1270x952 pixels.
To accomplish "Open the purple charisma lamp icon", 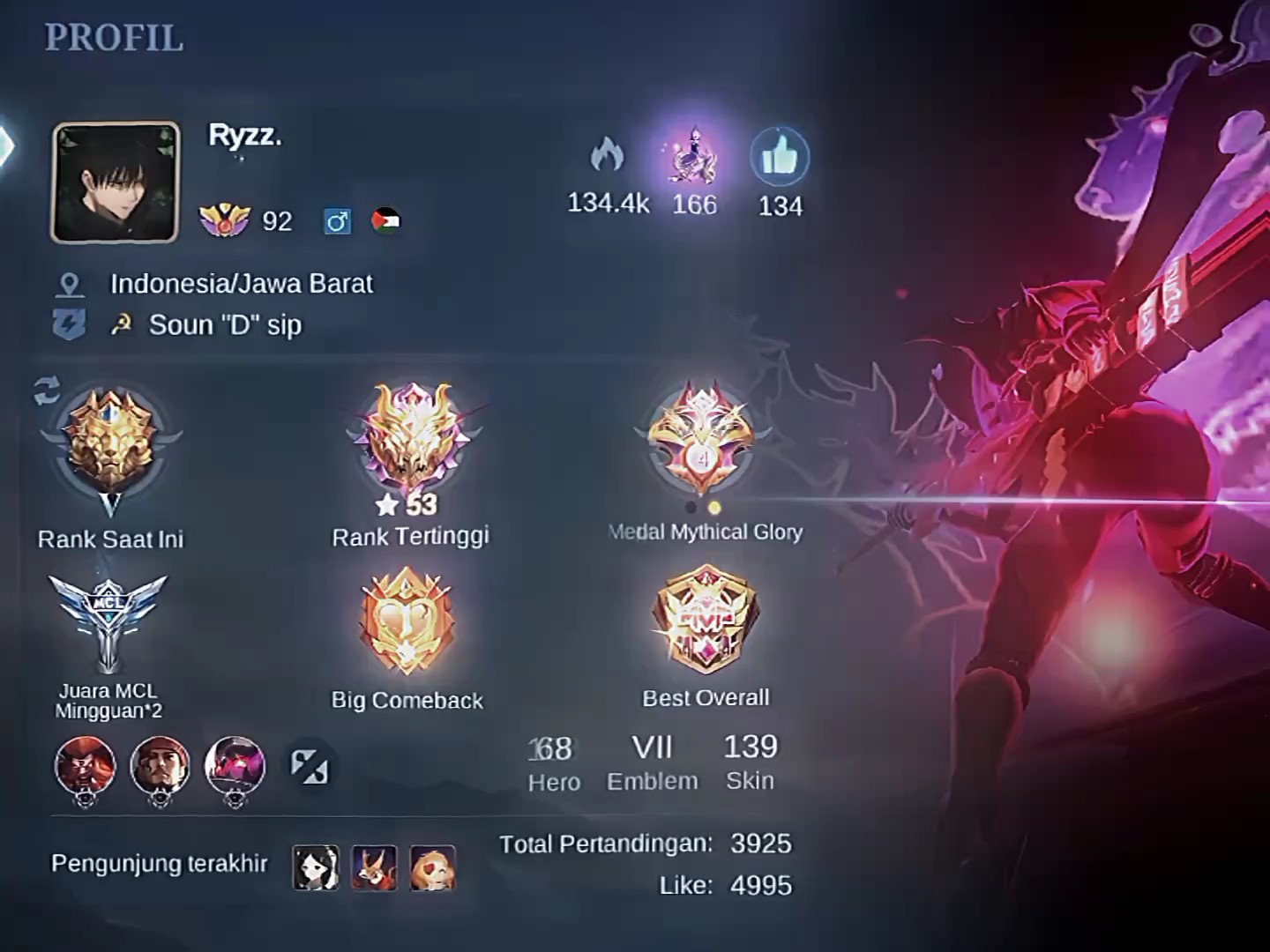I will pyautogui.click(x=694, y=157).
